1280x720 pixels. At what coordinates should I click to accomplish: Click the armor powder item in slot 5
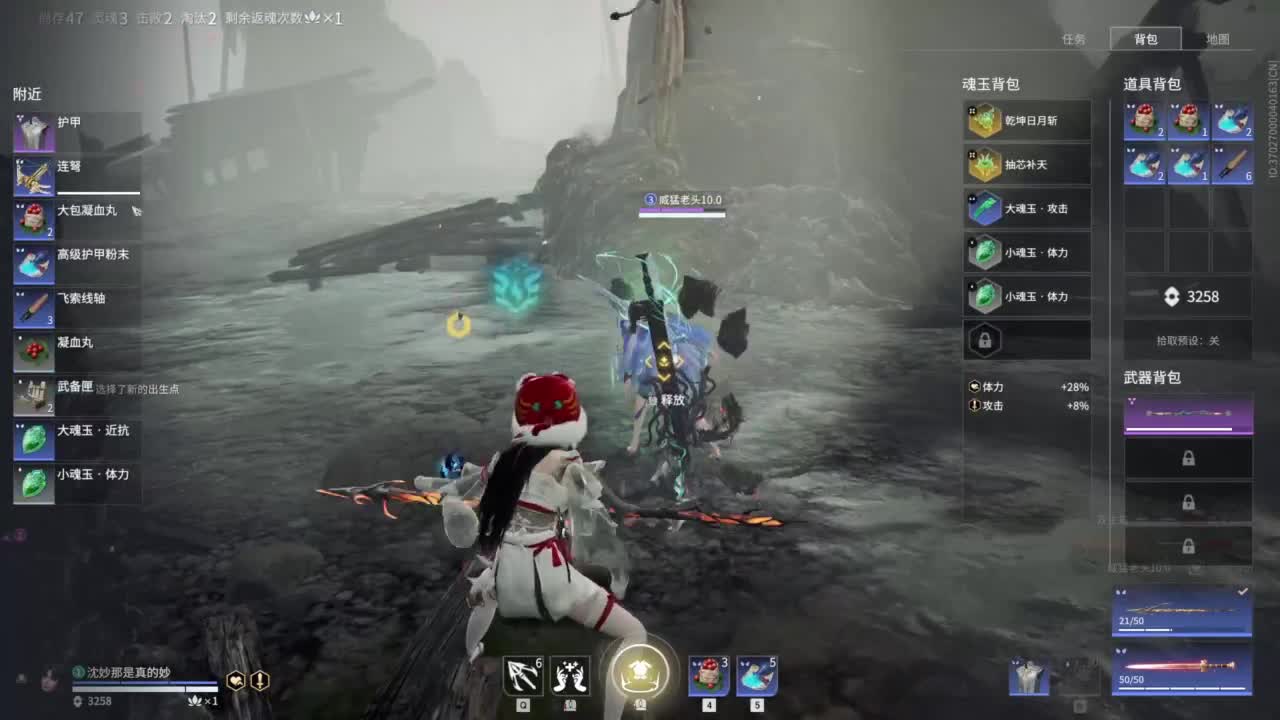(755, 675)
